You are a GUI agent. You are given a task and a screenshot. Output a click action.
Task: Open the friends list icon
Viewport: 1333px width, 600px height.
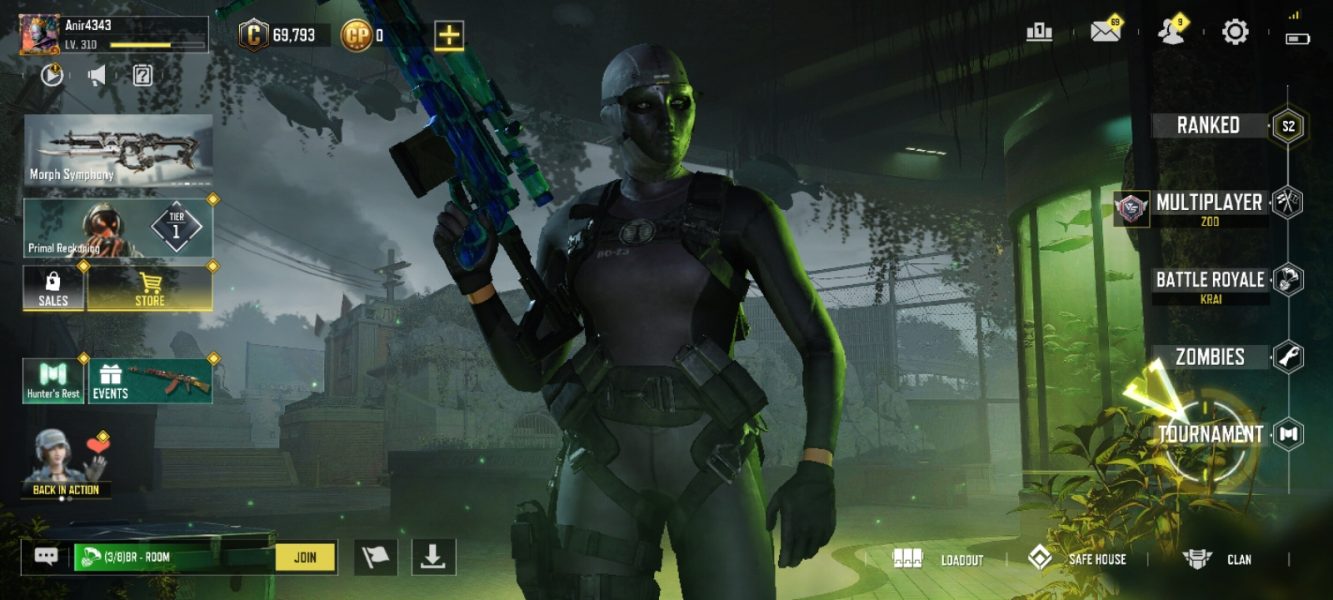tap(1169, 32)
